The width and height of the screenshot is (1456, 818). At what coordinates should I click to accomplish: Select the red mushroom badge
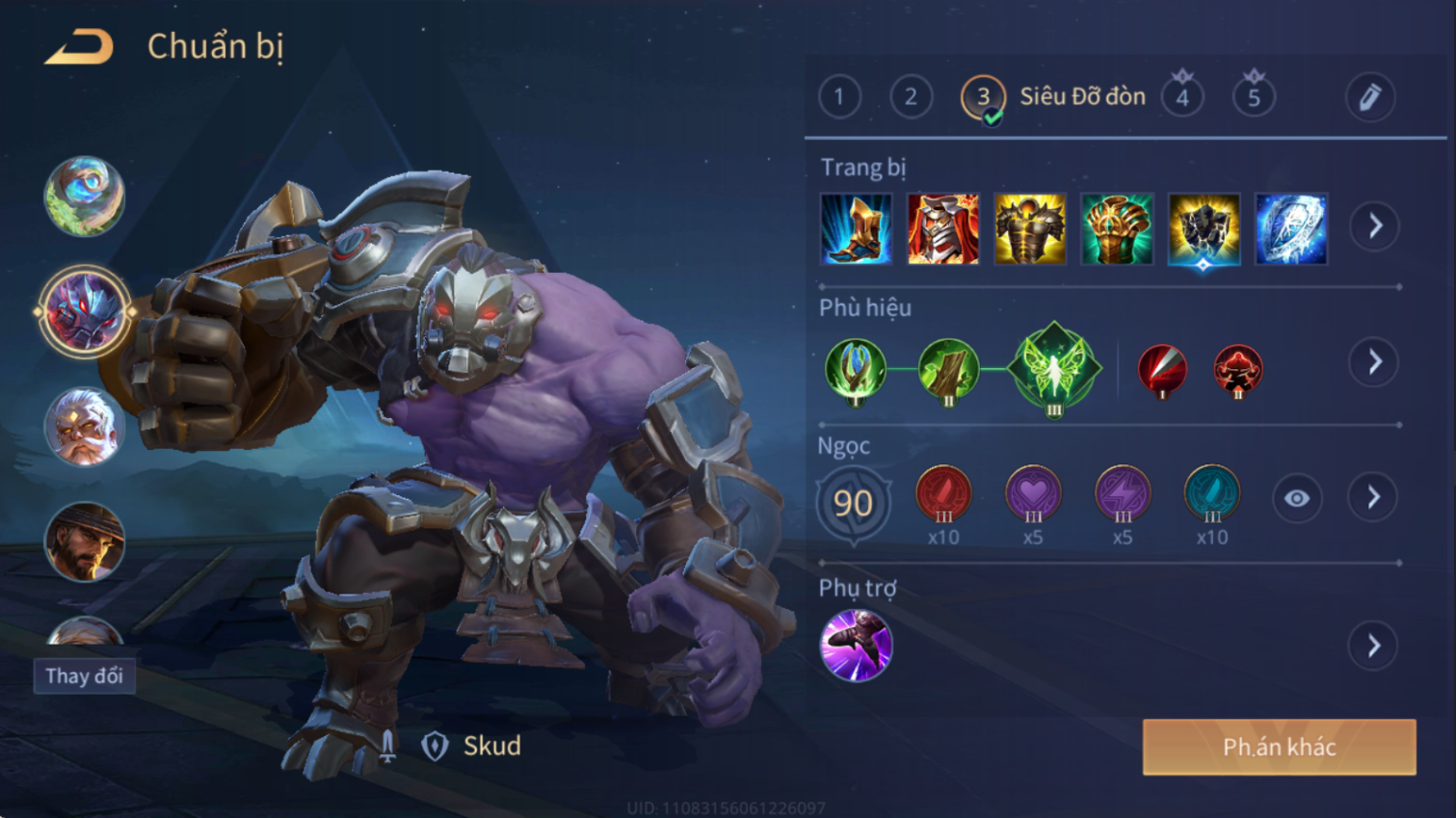[x=1237, y=370]
